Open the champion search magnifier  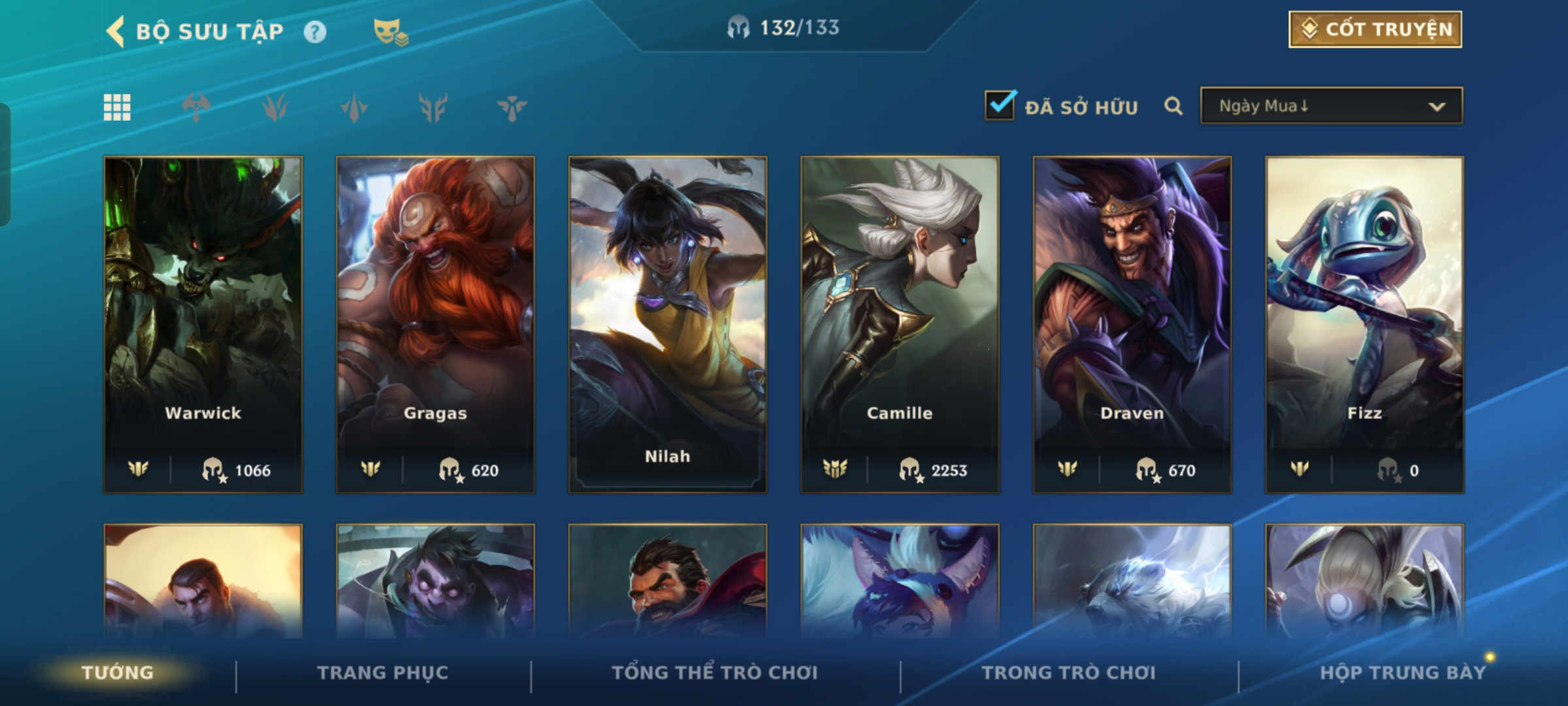coord(1173,106)
